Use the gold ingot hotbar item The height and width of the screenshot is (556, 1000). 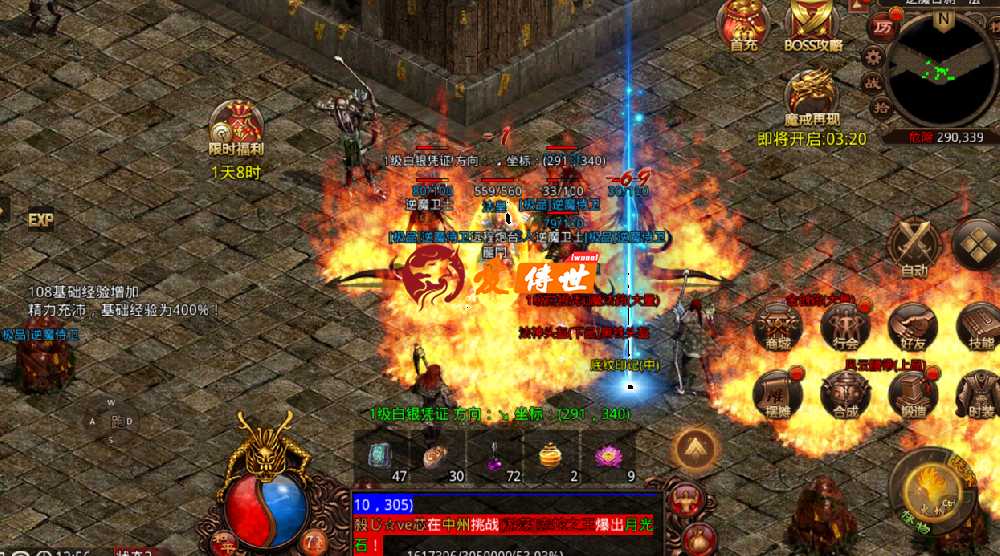[x=551, y=457]
